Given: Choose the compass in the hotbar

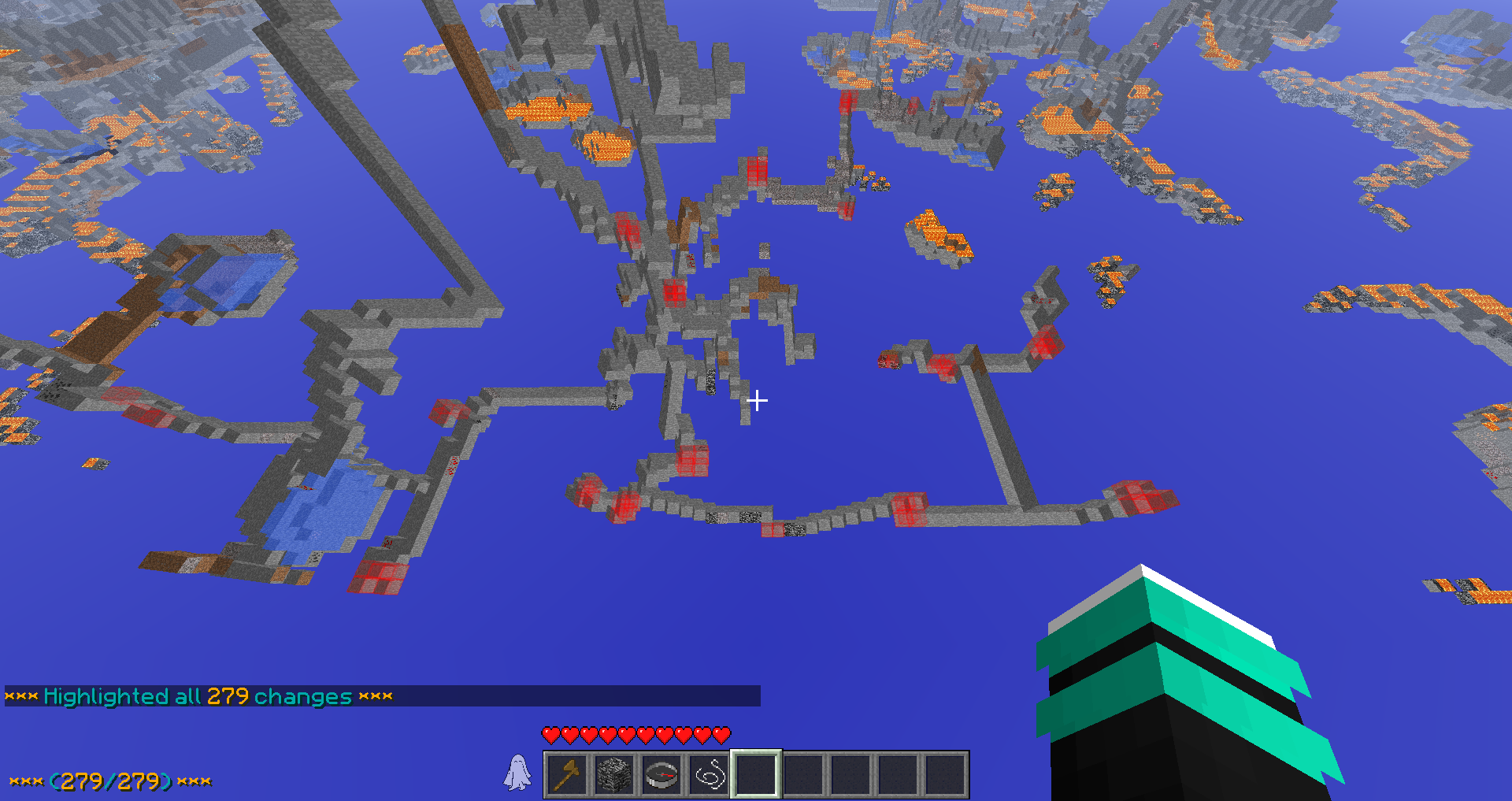Looking at the screenshot, I should [661, 774].
